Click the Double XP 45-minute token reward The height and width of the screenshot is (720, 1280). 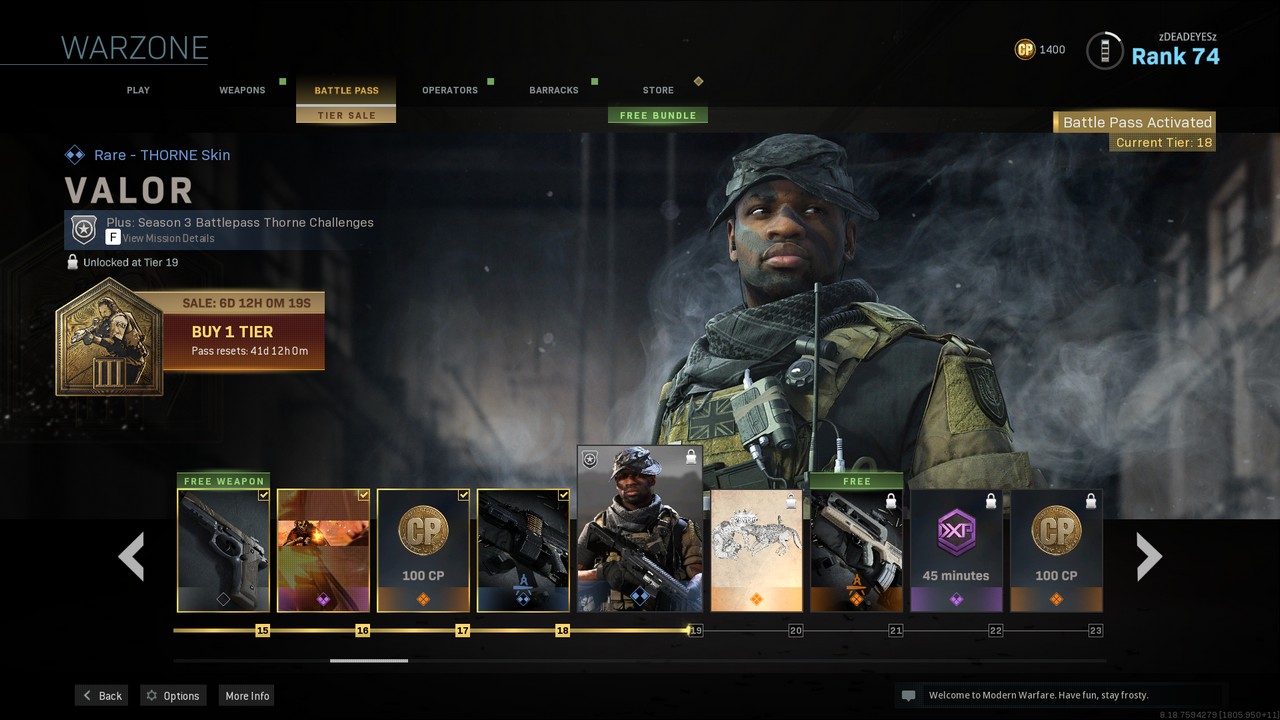[x=956, y=550]
